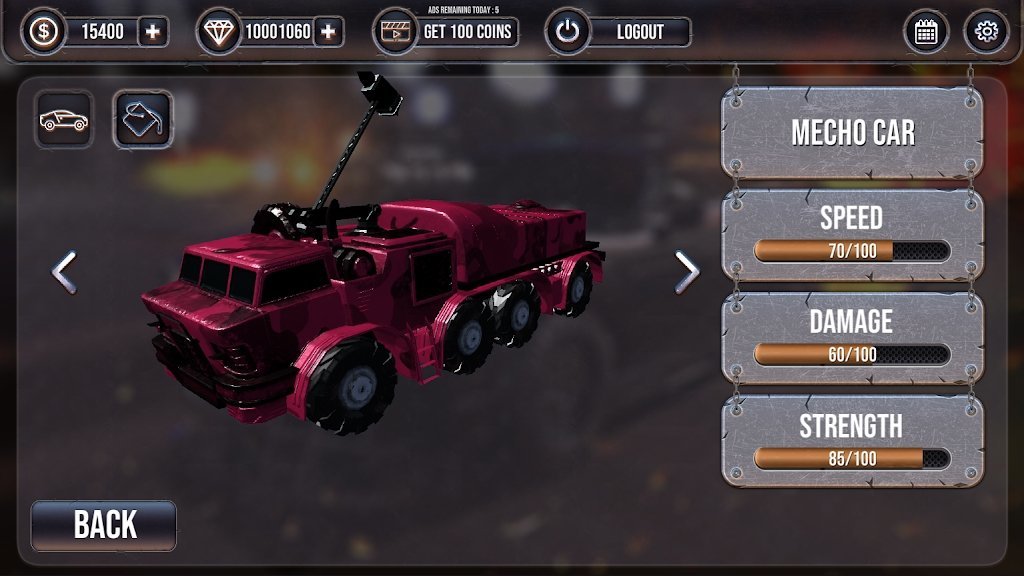Watch an ad to get 100 coins
Screen dimensions: 1024x576
[447, 32]
